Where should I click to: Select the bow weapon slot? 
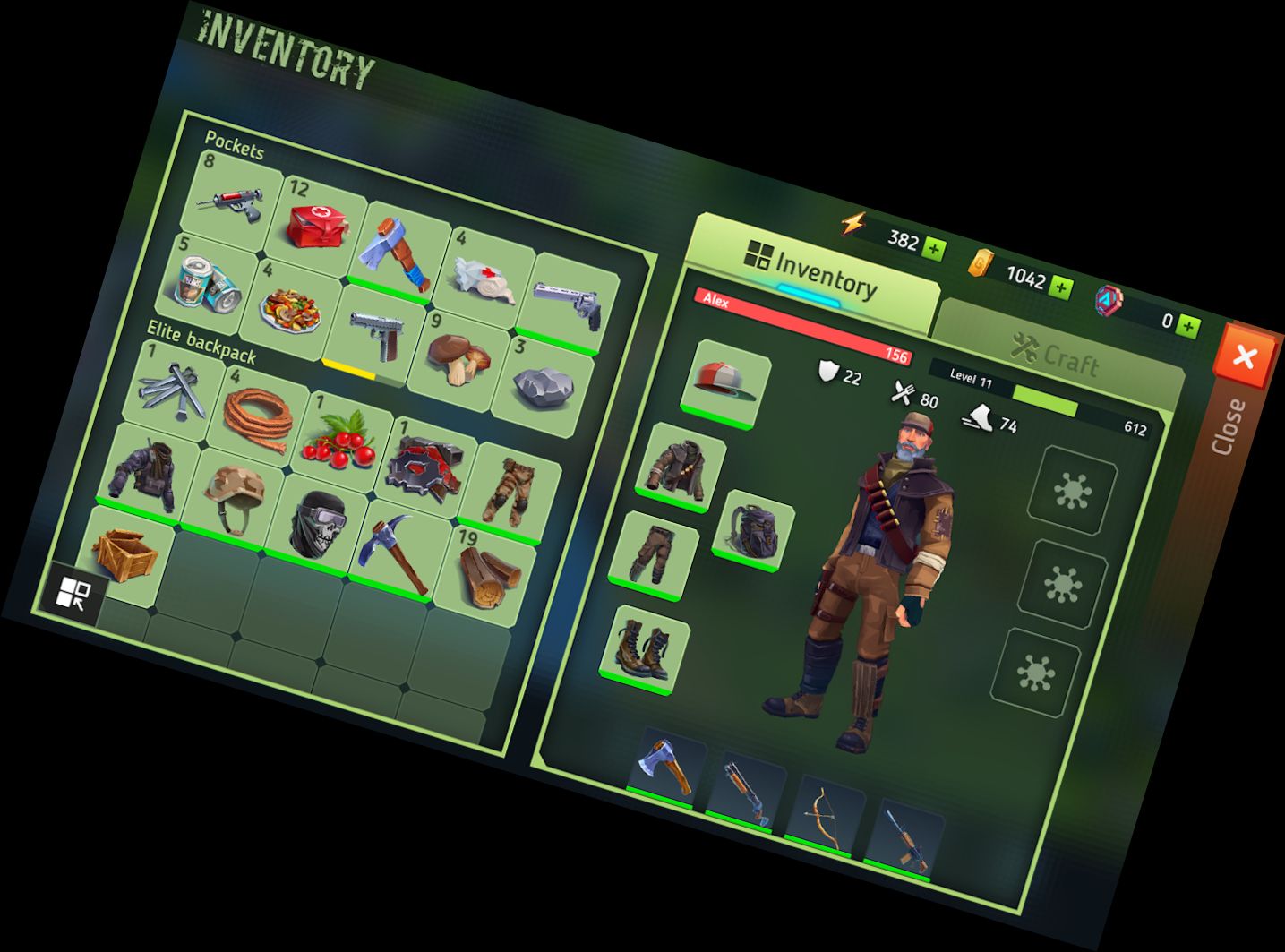(824, 818)
